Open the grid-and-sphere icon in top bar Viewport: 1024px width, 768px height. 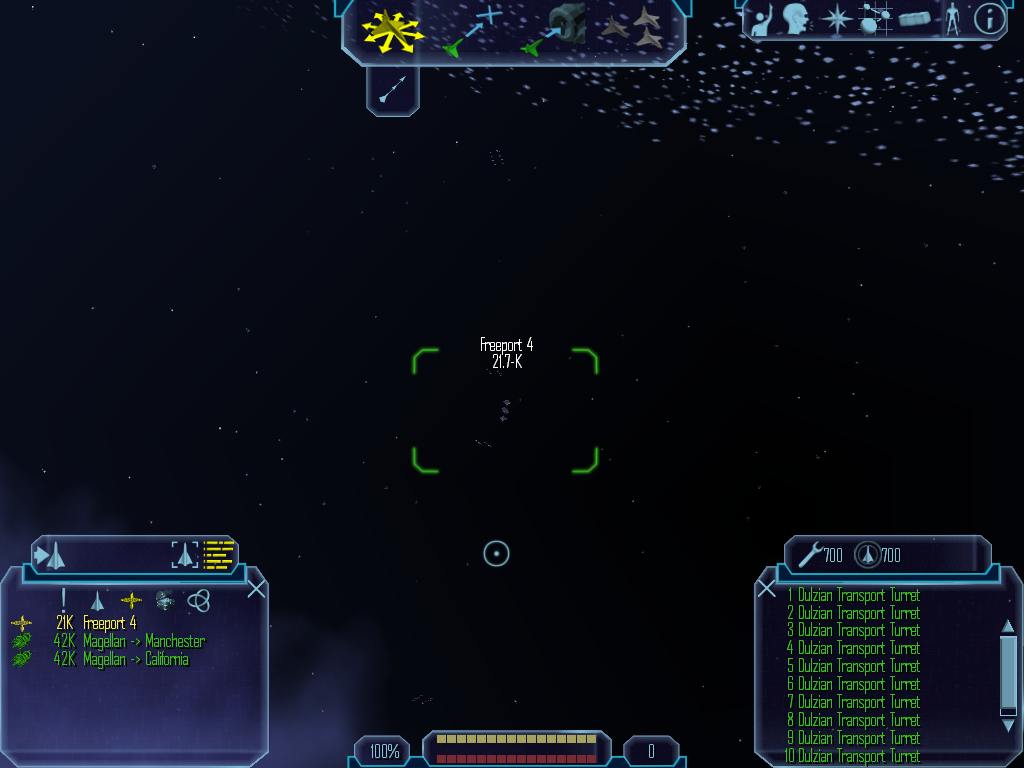click(876, 19)
